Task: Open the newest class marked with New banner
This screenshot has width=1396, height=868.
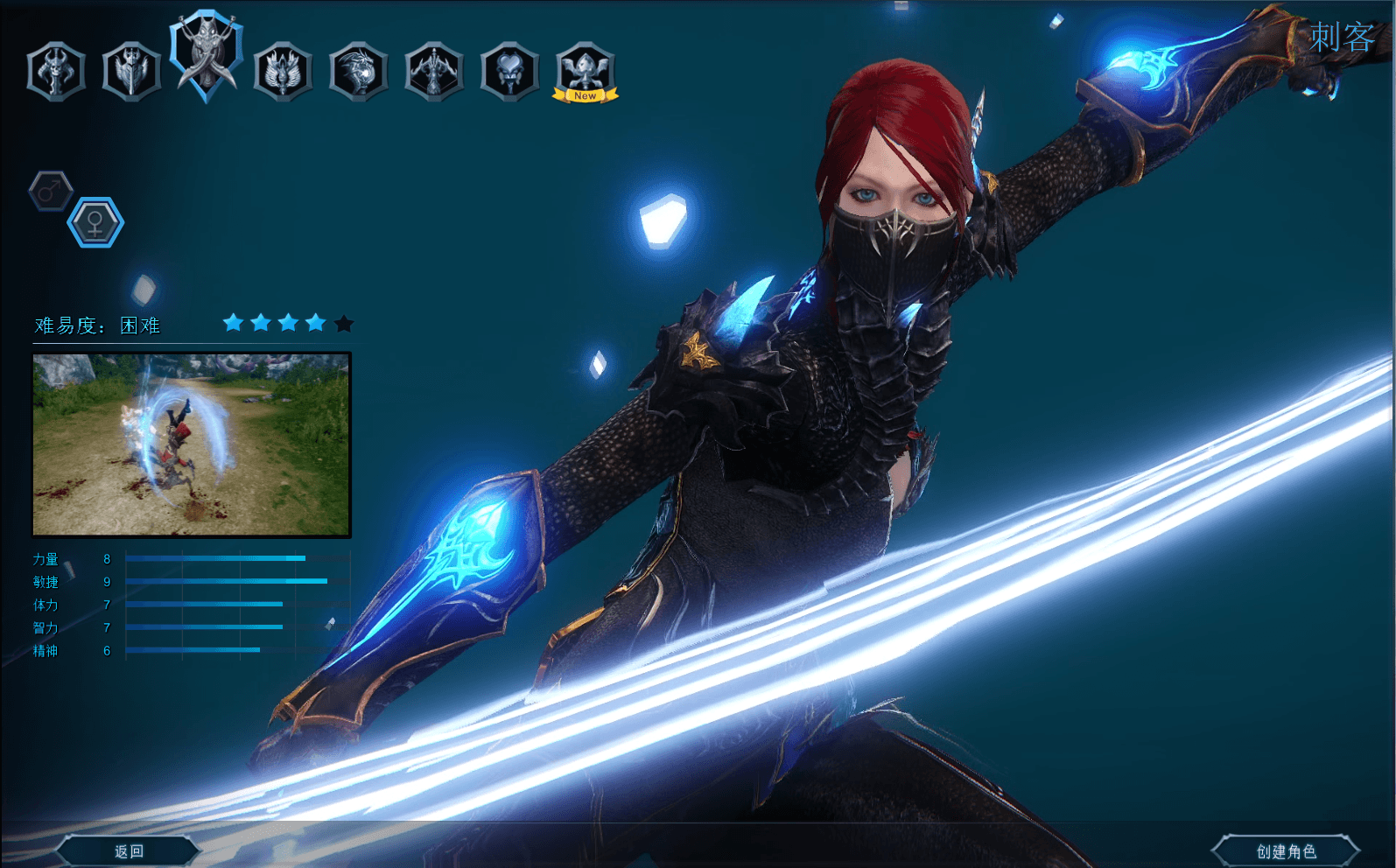Action: pyautogui.click(x=584, y=70)
